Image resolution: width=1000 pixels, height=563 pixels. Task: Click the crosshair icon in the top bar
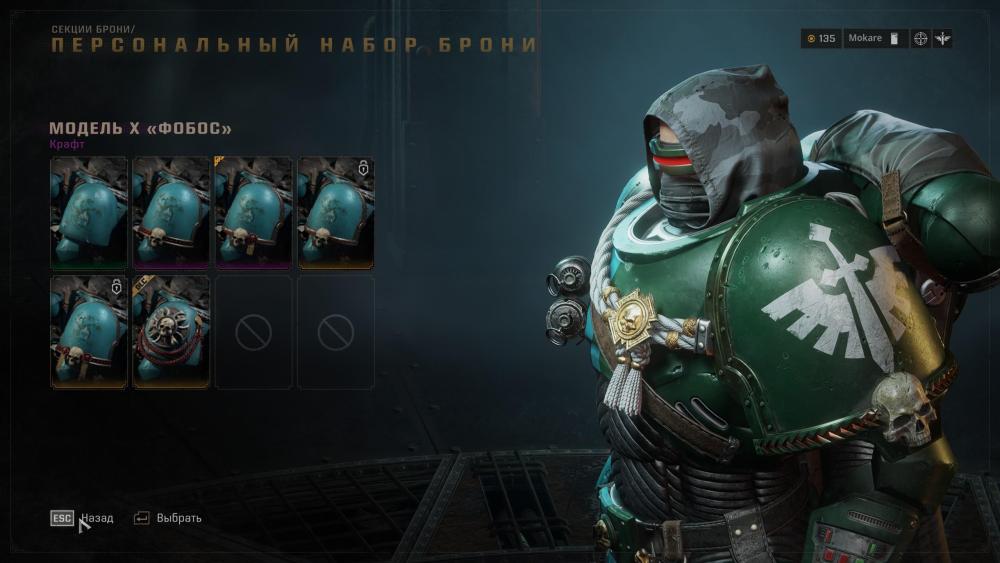pos(920,39)
